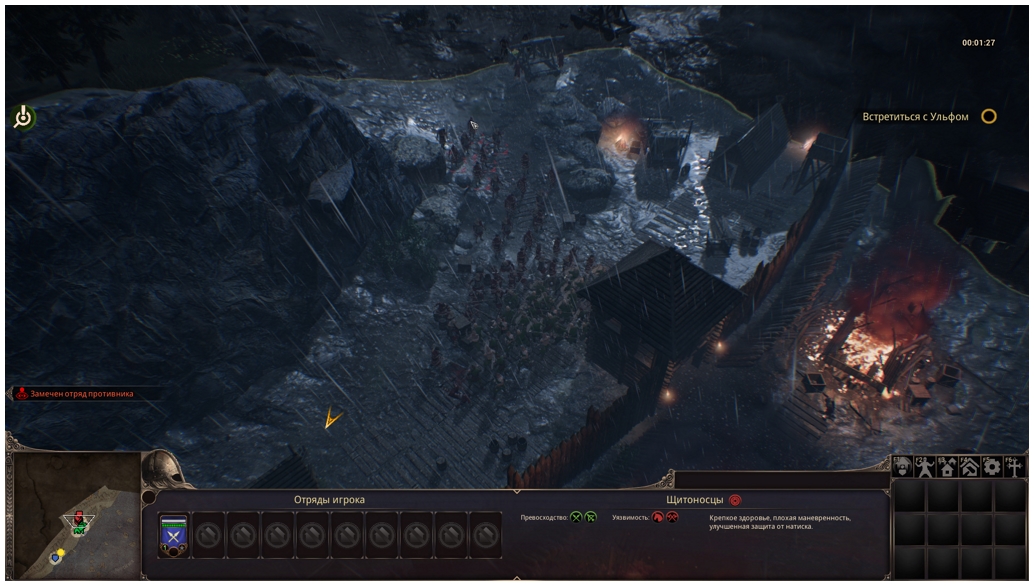
Task: Switch to the F6 cross icon tab
Action: 1014,466
